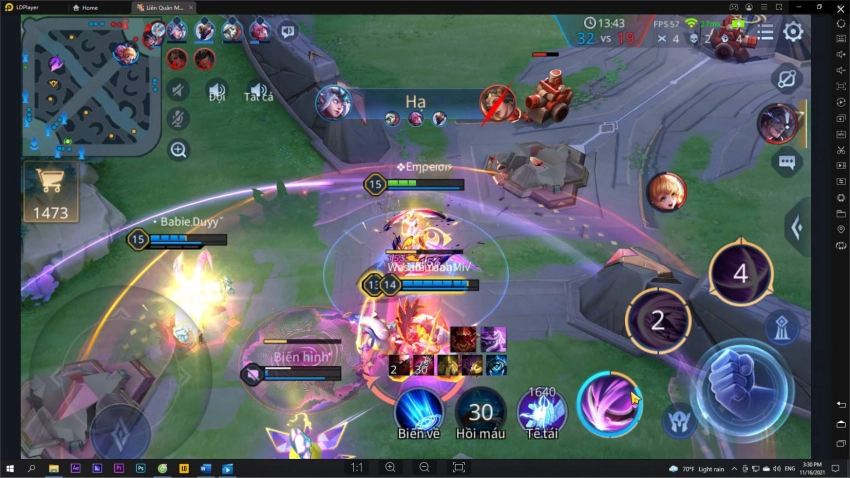
Task: Toggle the muted speaker button
Action: tap(178, 89)
